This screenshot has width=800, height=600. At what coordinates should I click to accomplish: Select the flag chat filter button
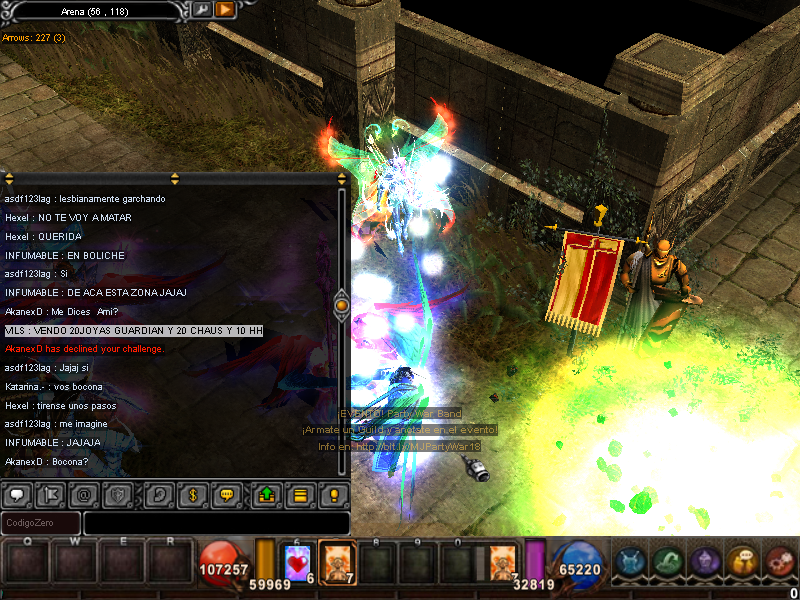(x=50, y=494)
